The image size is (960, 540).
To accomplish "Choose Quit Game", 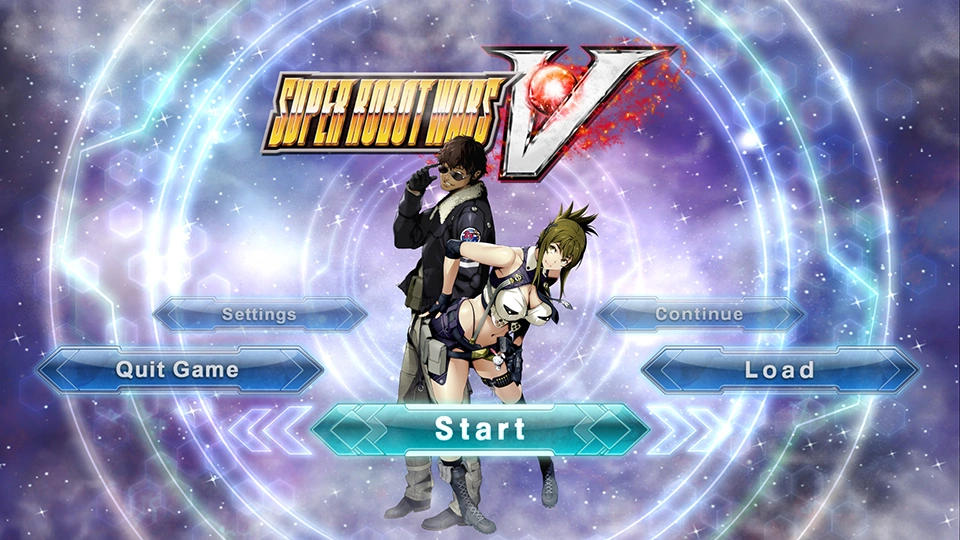I will click(178, 369).
